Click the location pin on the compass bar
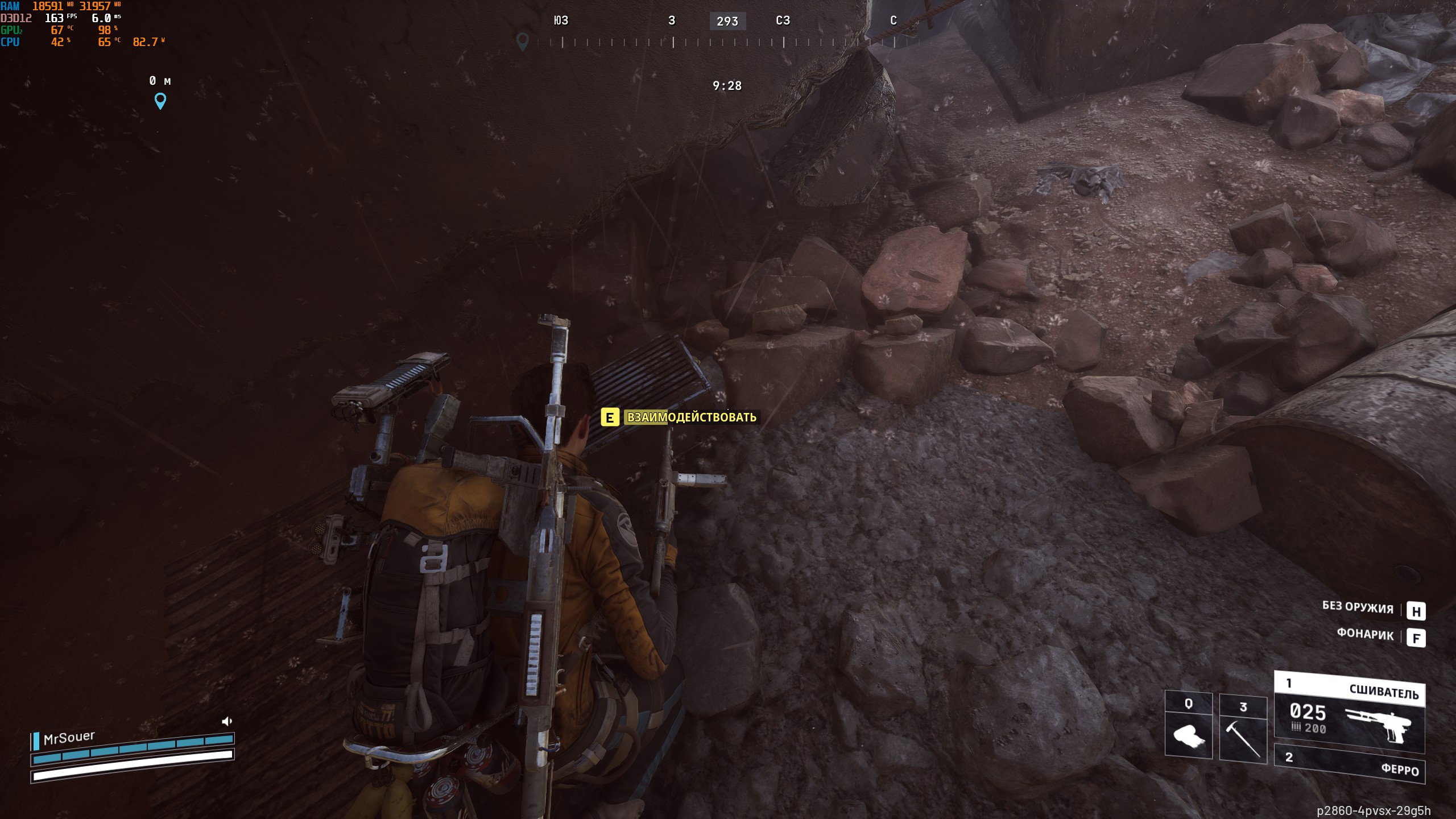 522,41
